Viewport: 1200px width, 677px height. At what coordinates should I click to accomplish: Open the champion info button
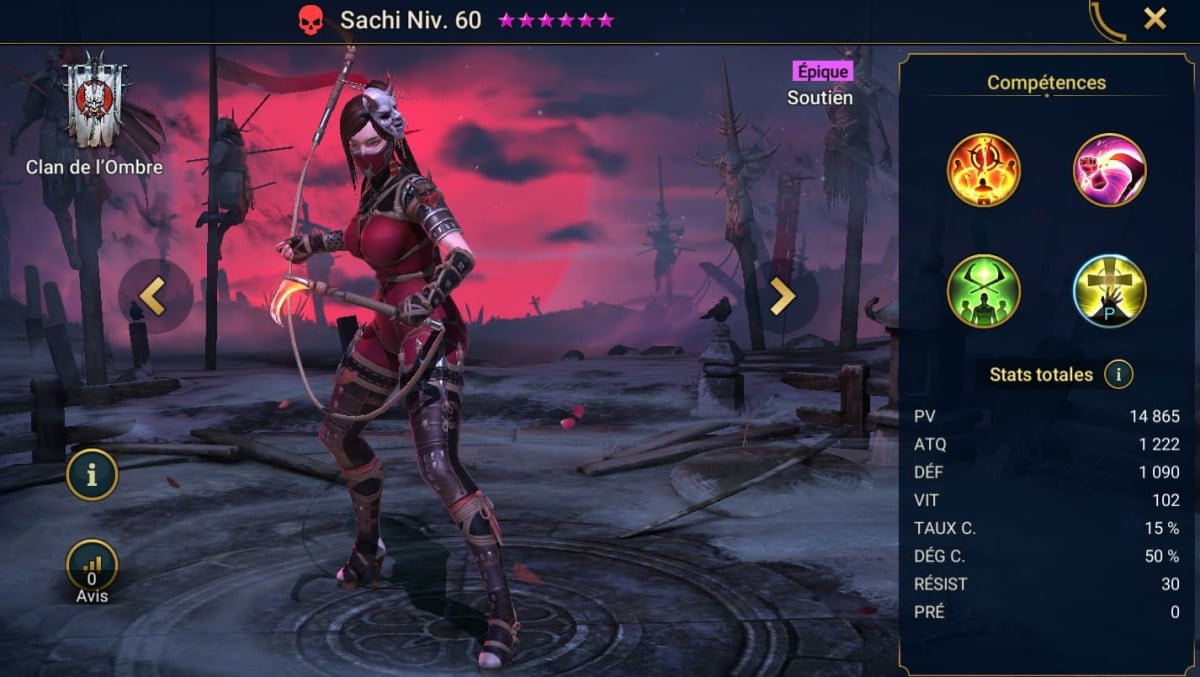(x=92, y=476)
